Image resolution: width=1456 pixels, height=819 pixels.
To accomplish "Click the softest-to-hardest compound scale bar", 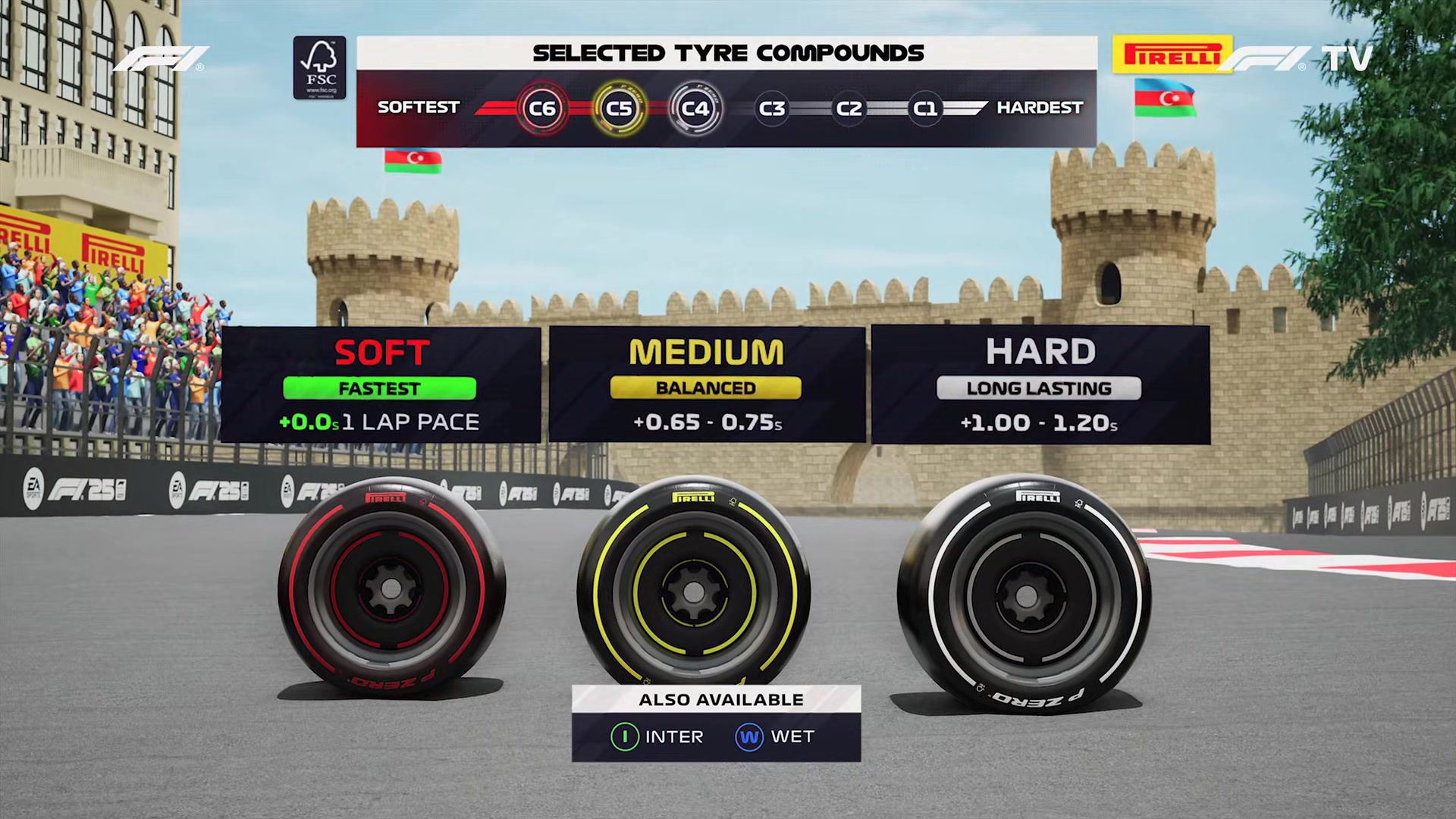I will point(728,108).
